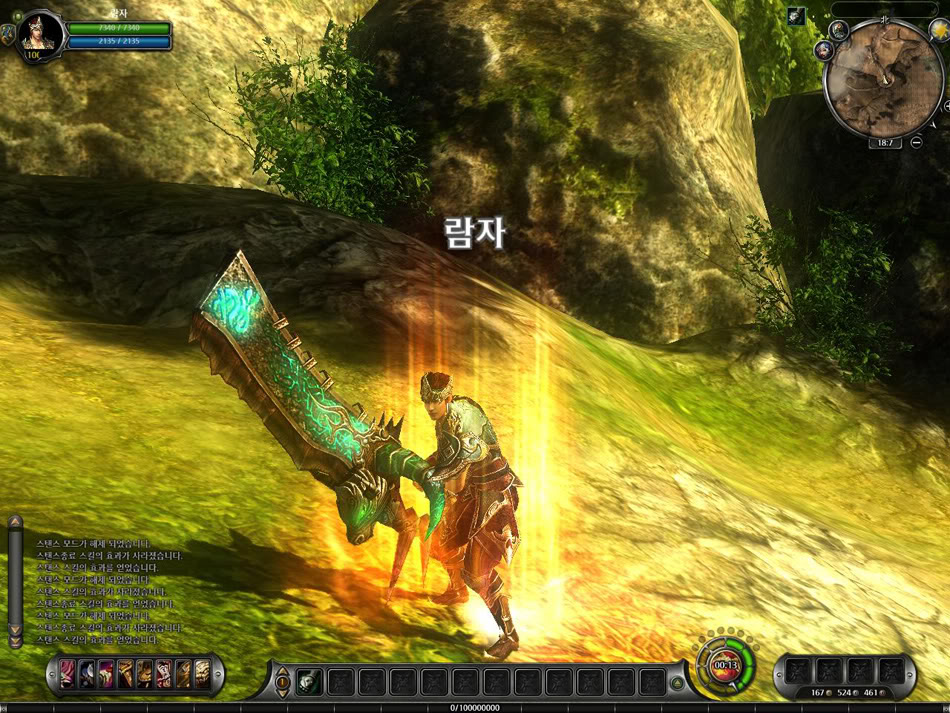Click the stance timer orb showing 00:13
Viewport: 950px width, 713px height.
pyautogui.click(x=724, y=664)
